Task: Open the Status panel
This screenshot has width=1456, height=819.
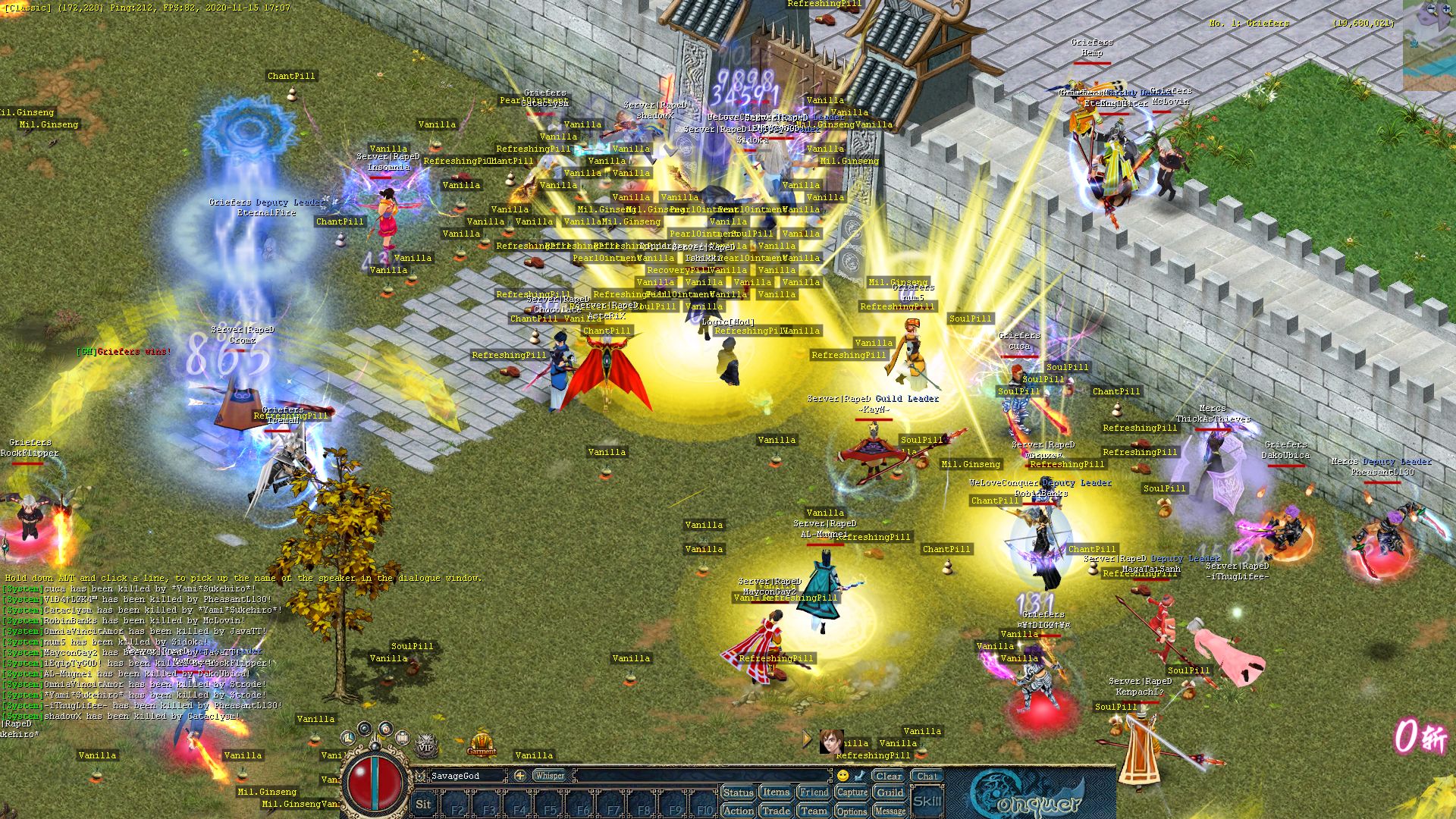Action: tap(738, 792)
